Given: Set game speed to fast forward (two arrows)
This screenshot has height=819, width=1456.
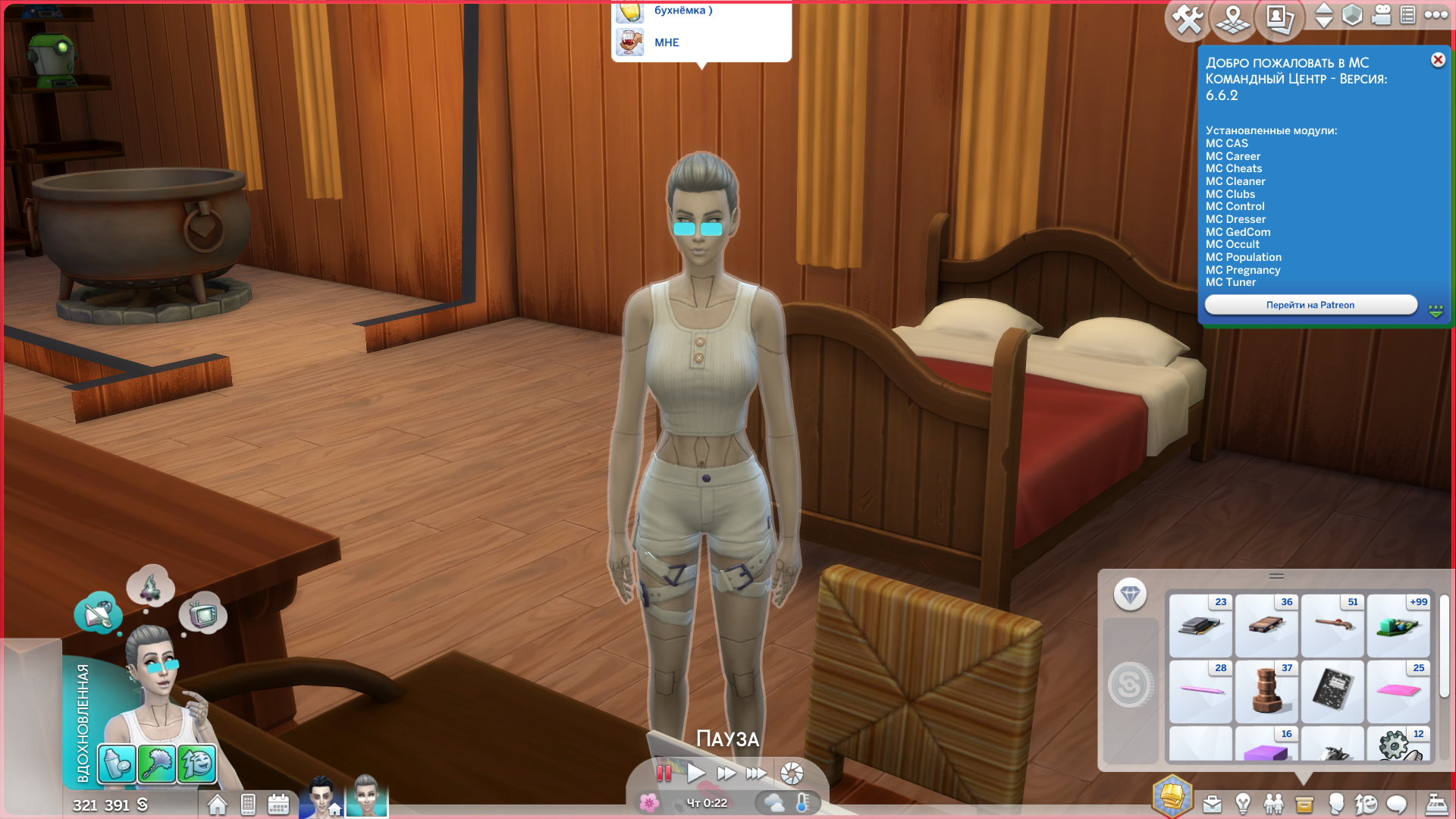Looking at the screenshot, I should tap(726, 773).
